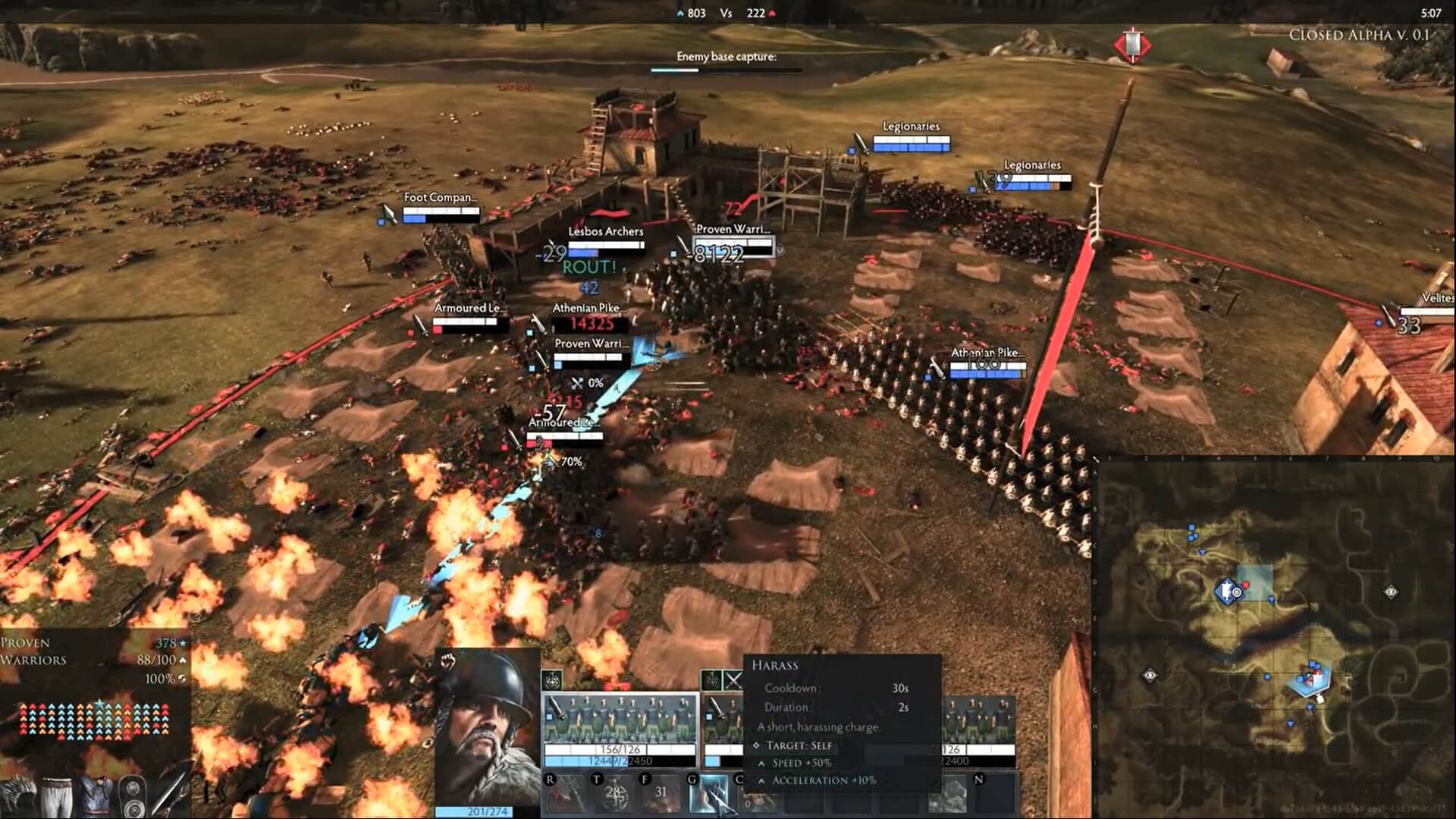Click the eye marker on minimap's right side

[x=1391, y=591]
